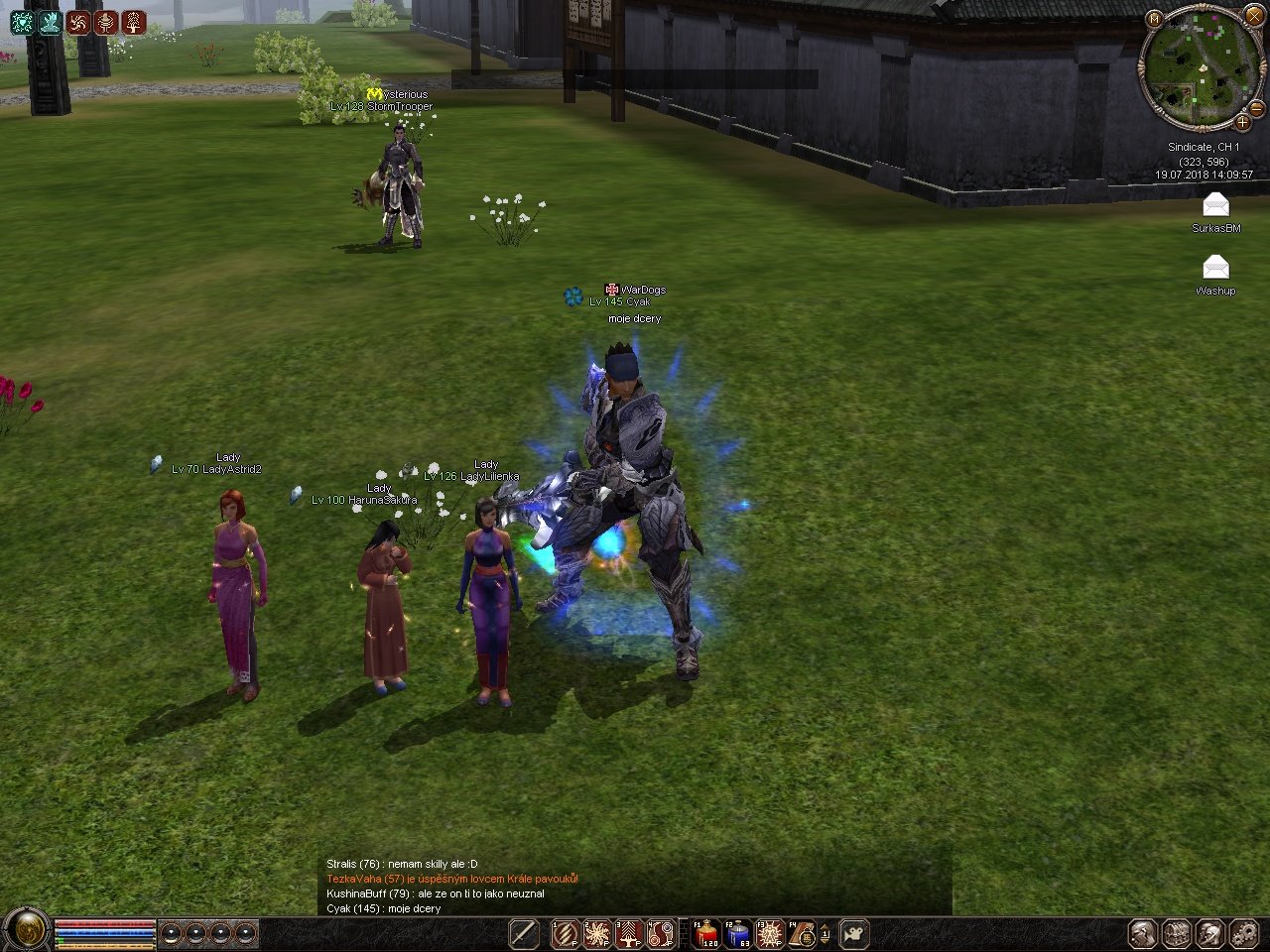Use the horse book item in slot F4

point(801,934)
